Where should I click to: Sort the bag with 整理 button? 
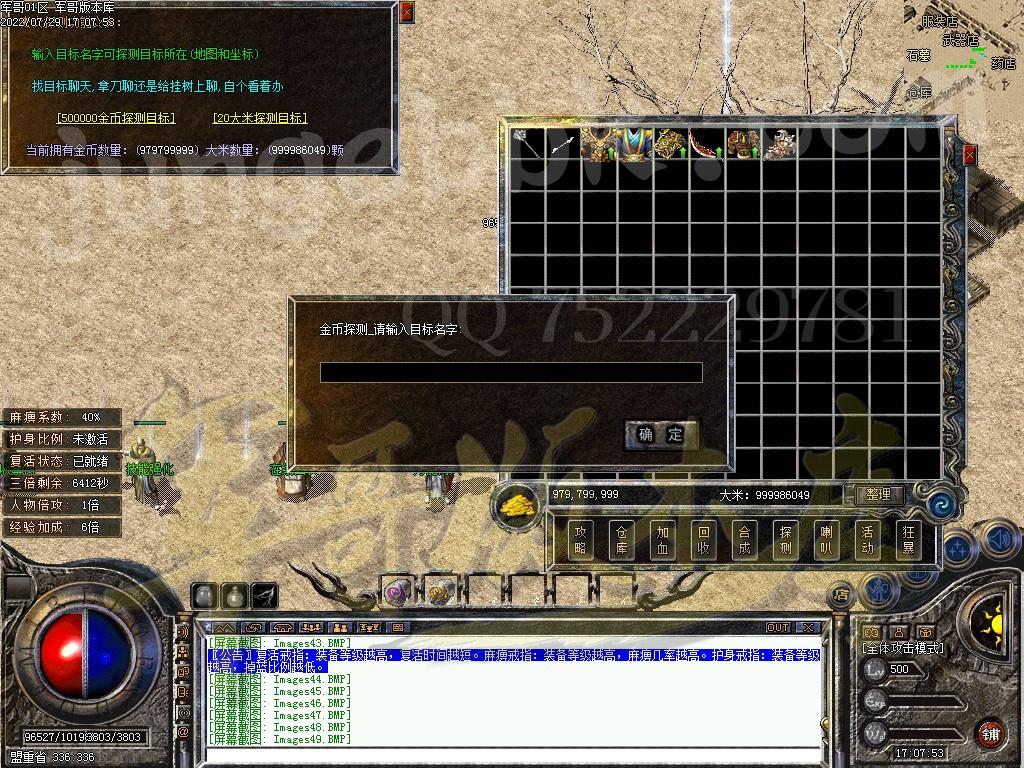click(879, 495)
